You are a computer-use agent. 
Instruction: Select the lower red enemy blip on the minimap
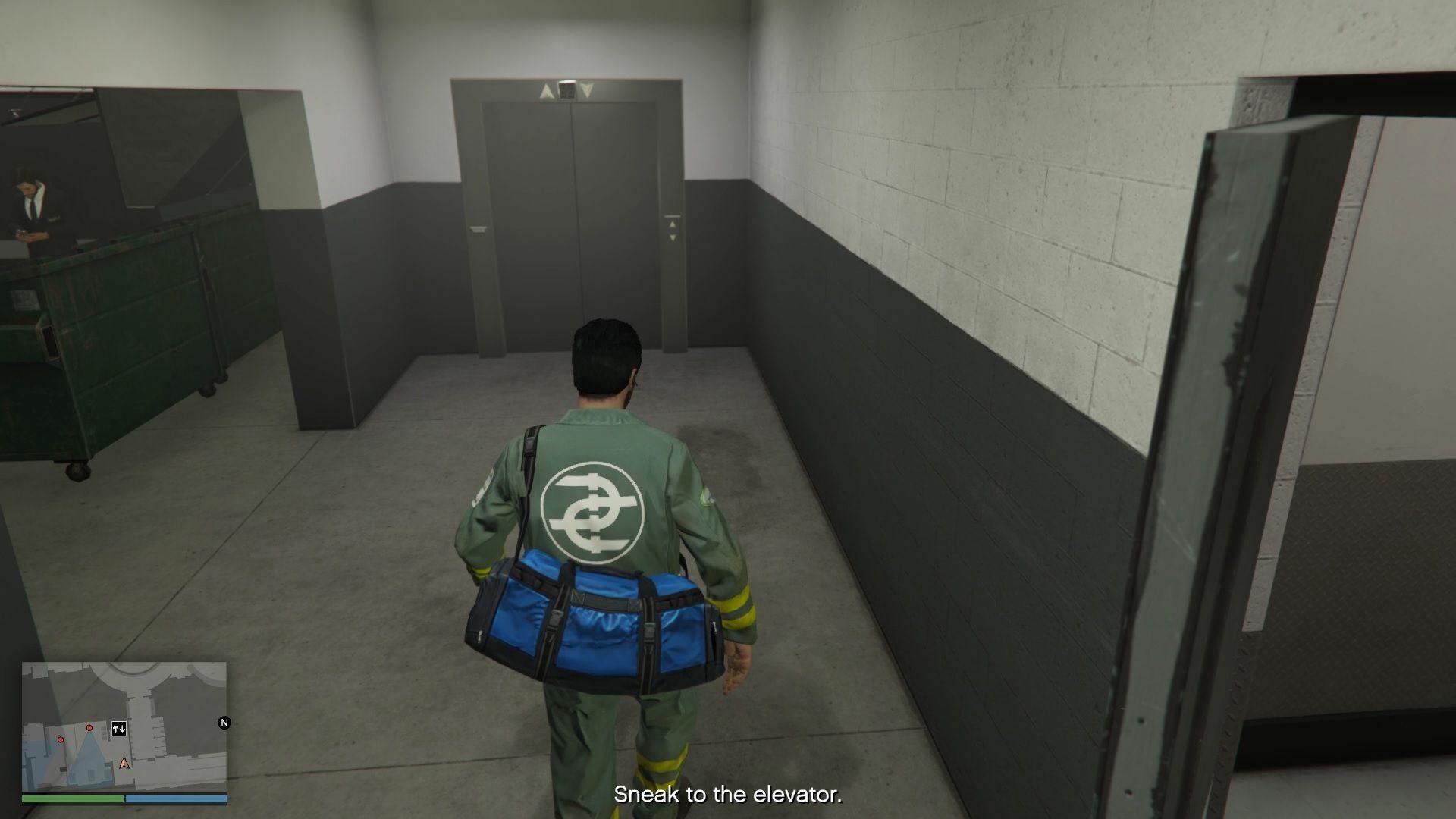click(x=61, y=739)
